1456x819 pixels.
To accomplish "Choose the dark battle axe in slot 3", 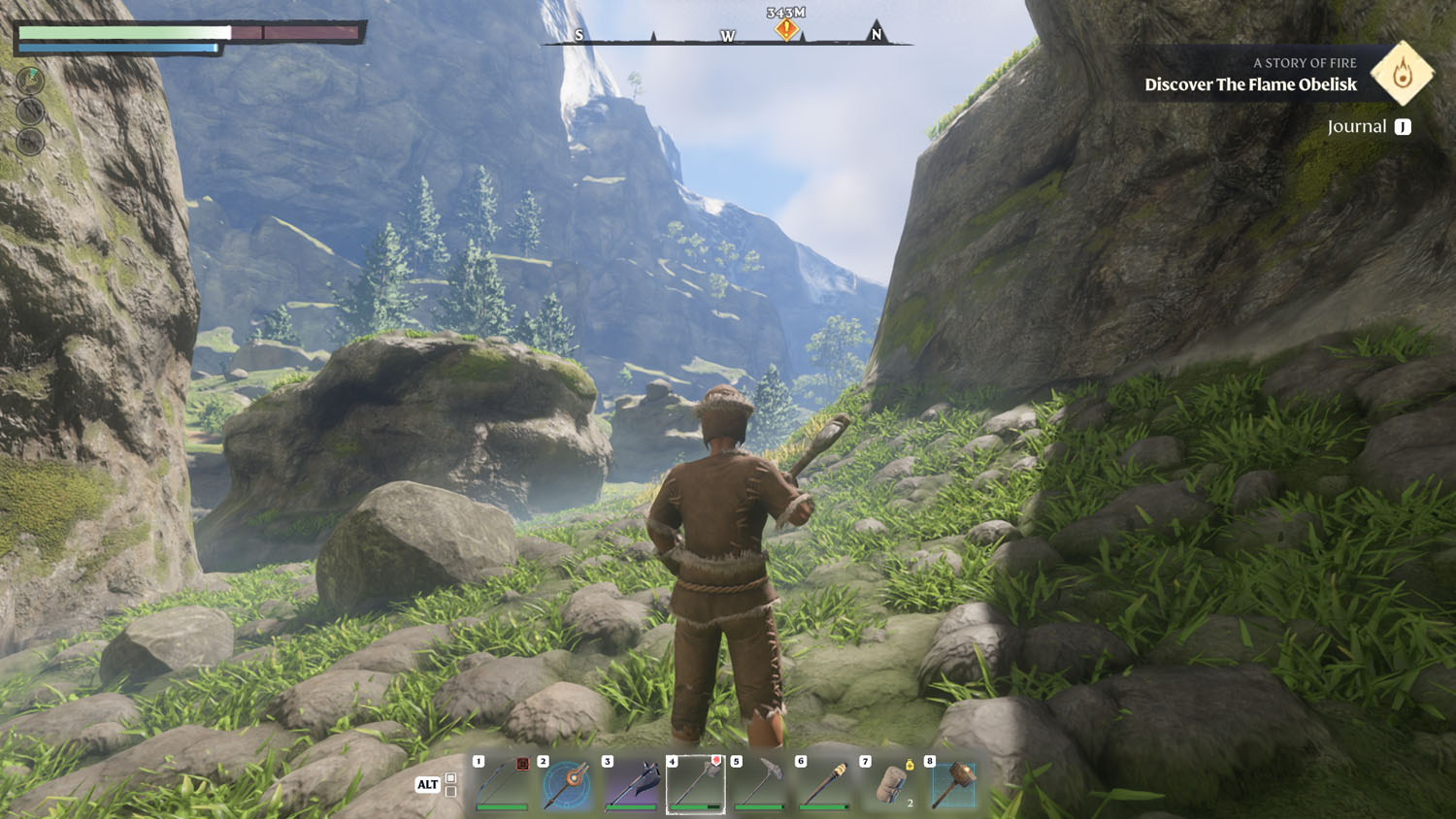I will coord(631,784).
